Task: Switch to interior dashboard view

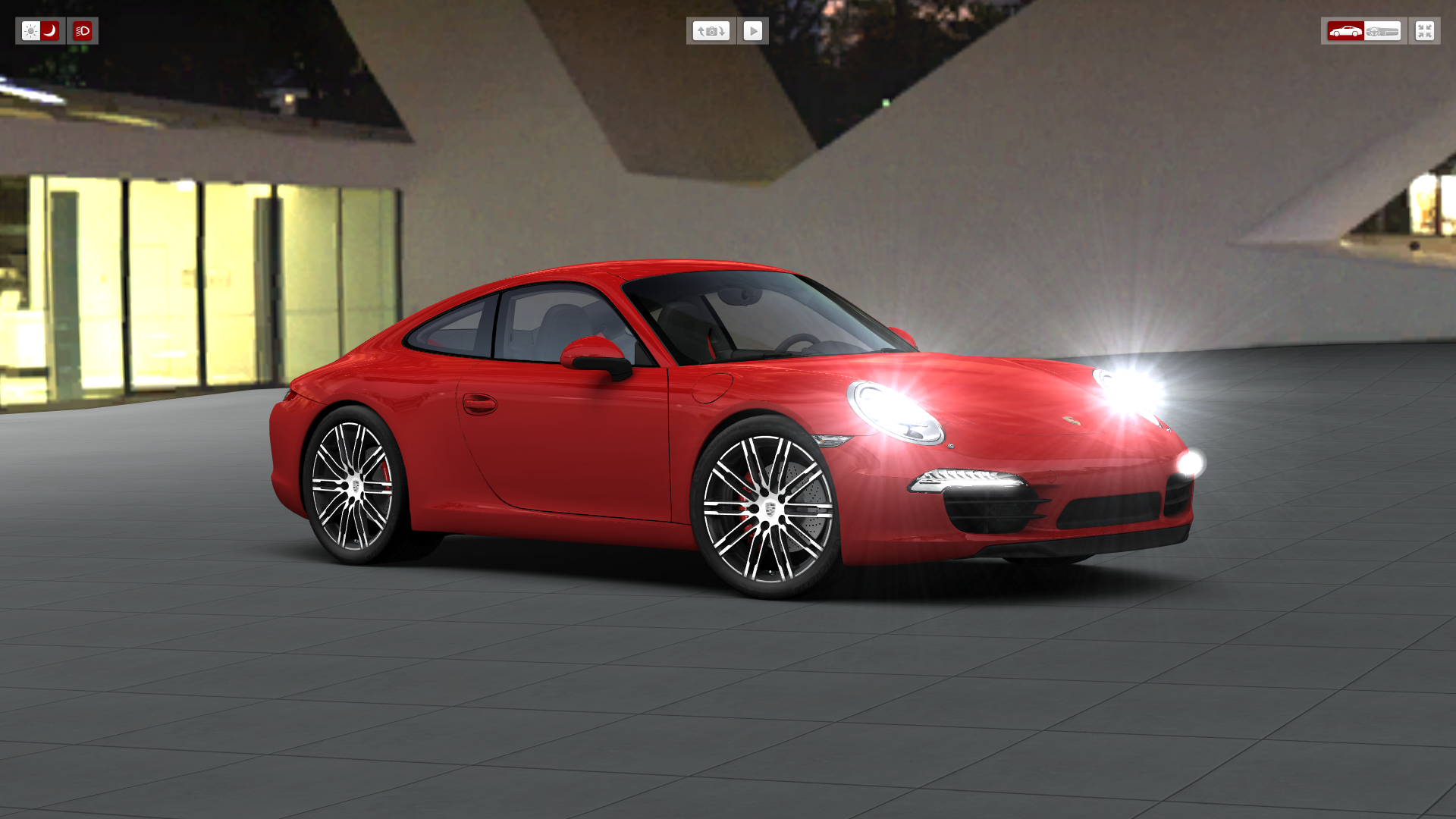Action: [1382, 31]
